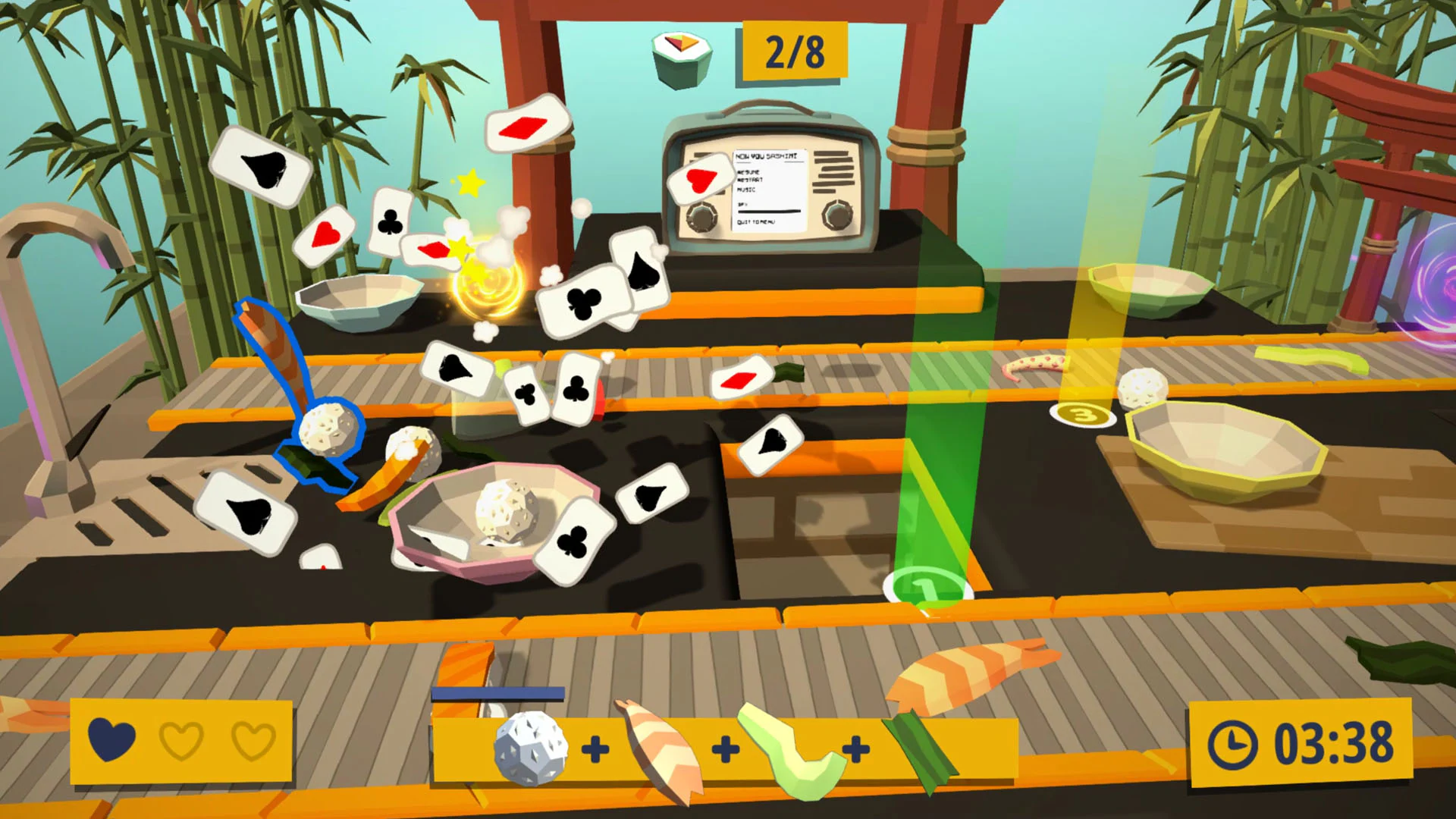Toggle the right radio knob
Image resolution: width=1456 pixels, height=819 pixels.
tap(838, 215)
